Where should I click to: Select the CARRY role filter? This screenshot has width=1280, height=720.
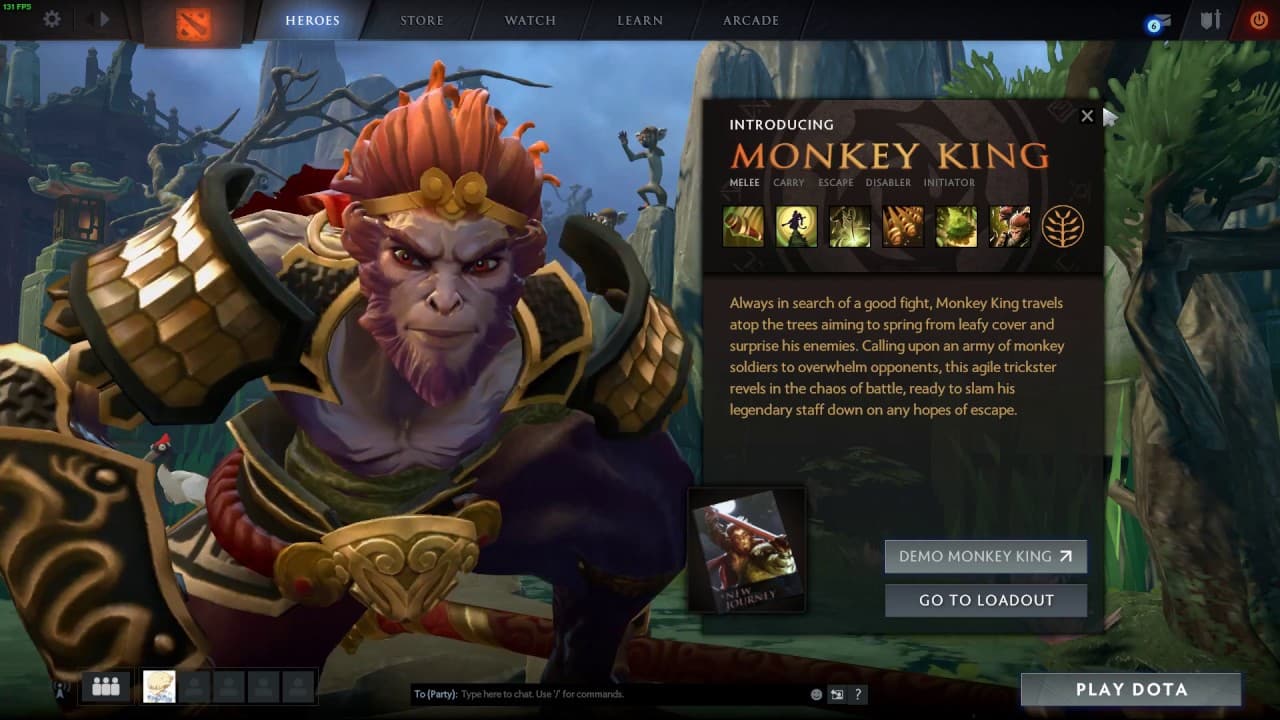coord(788,183)
